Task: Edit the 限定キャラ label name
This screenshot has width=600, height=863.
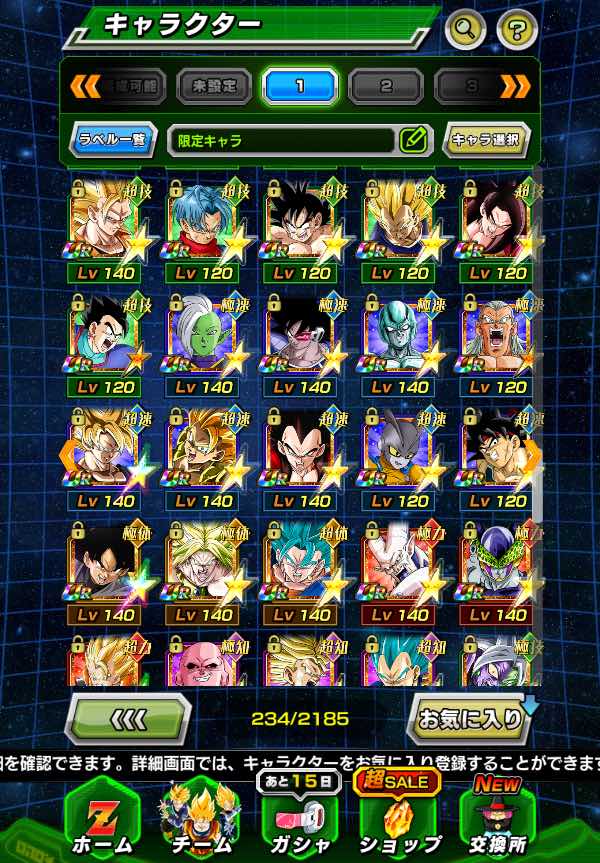Action: point(413,140)
